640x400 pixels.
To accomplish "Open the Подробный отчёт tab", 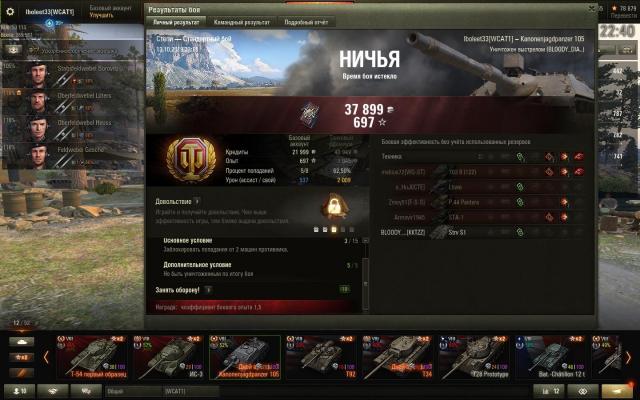I will tap(307, 21).
